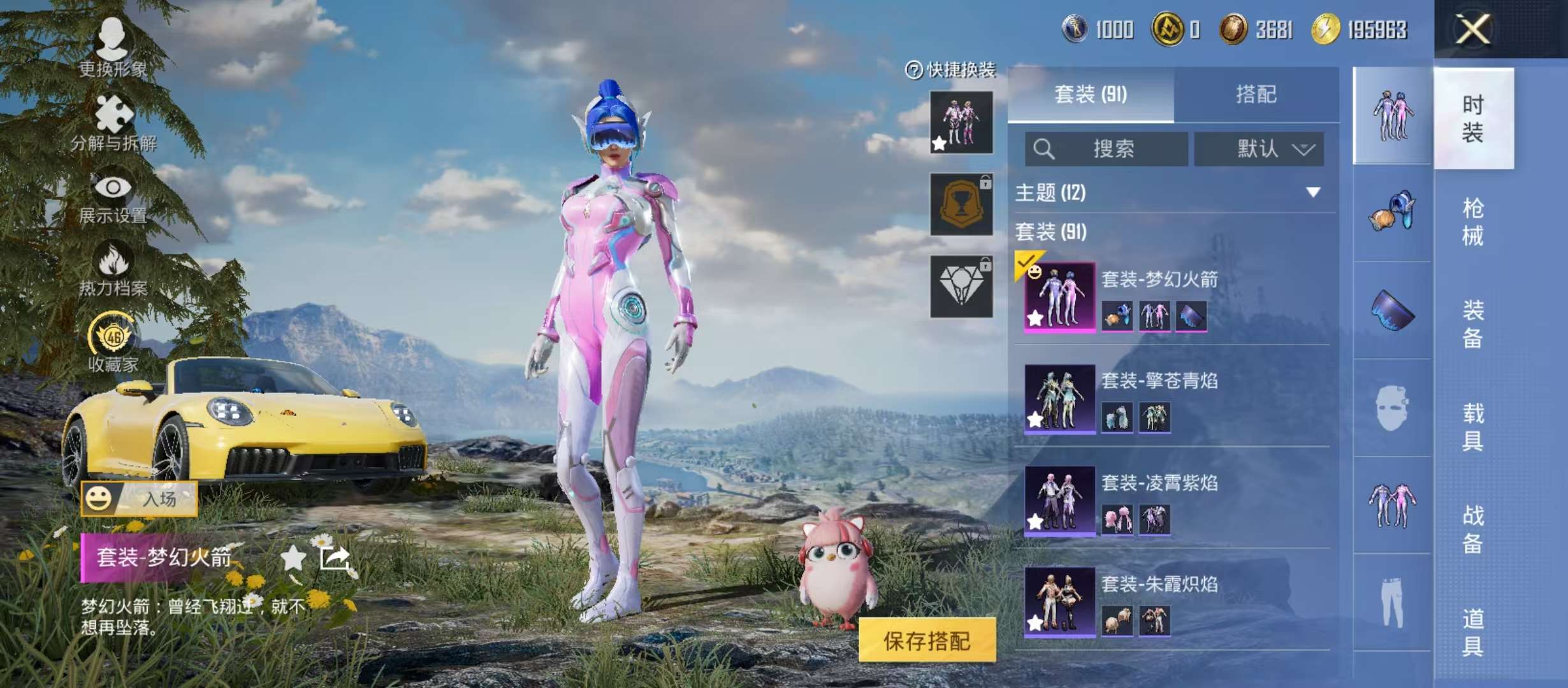Click the 入场 entrance emote button
The image size is (1568, 688).
pos(139,498)
